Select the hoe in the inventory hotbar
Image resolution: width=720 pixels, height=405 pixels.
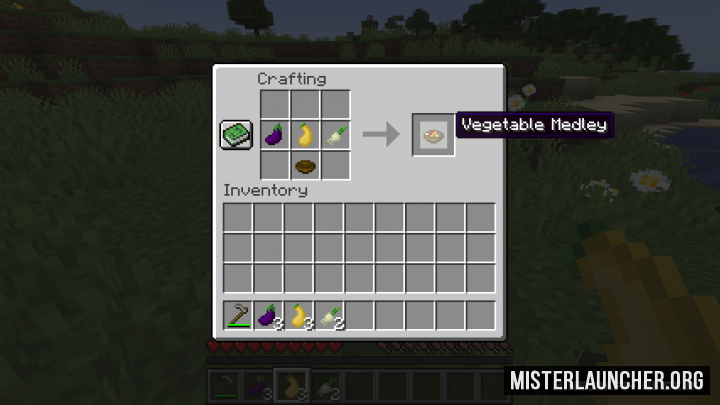coord(238,316)
